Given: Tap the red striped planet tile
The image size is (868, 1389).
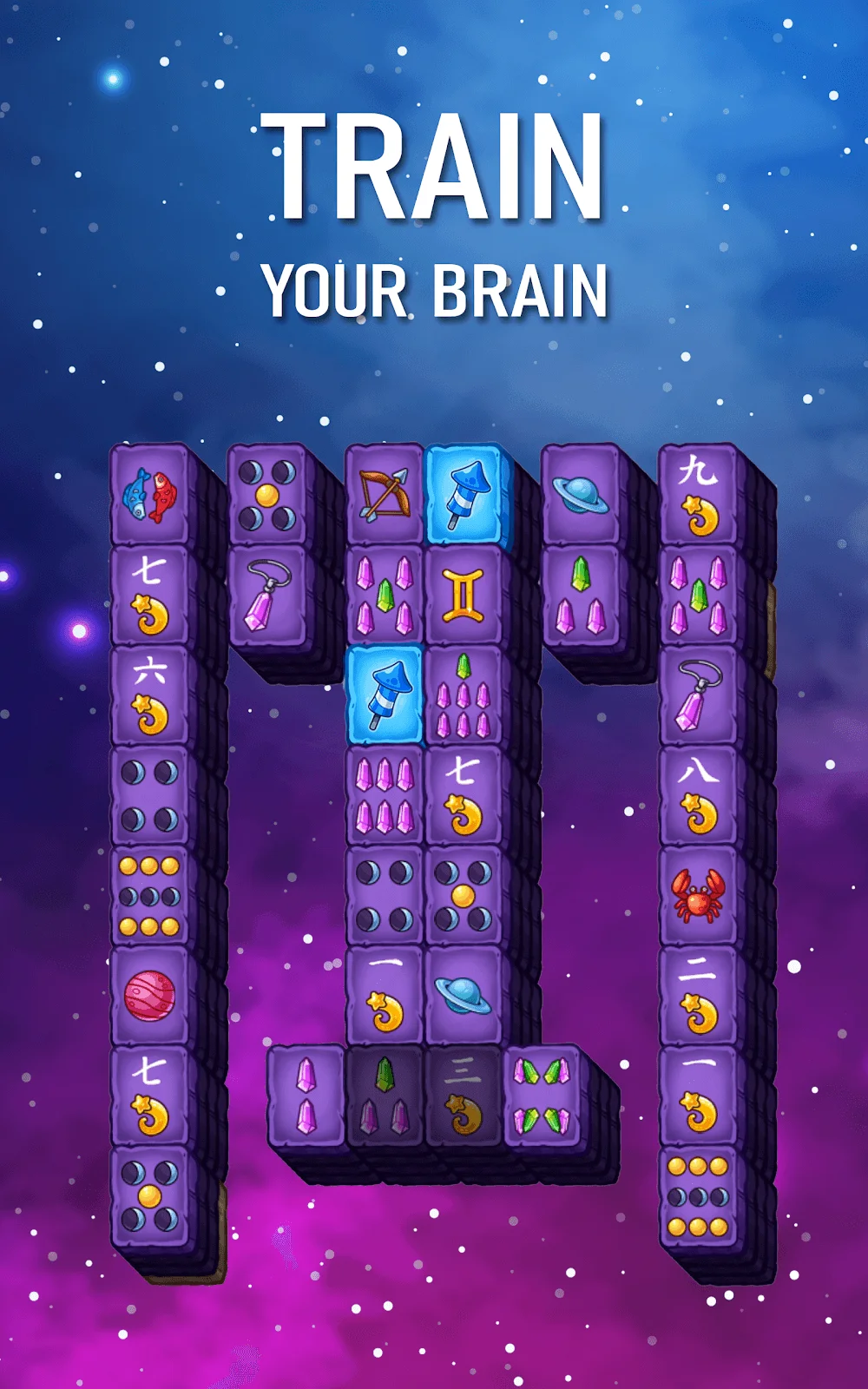Looking at the screenshot, I should (x=149, y=996).
